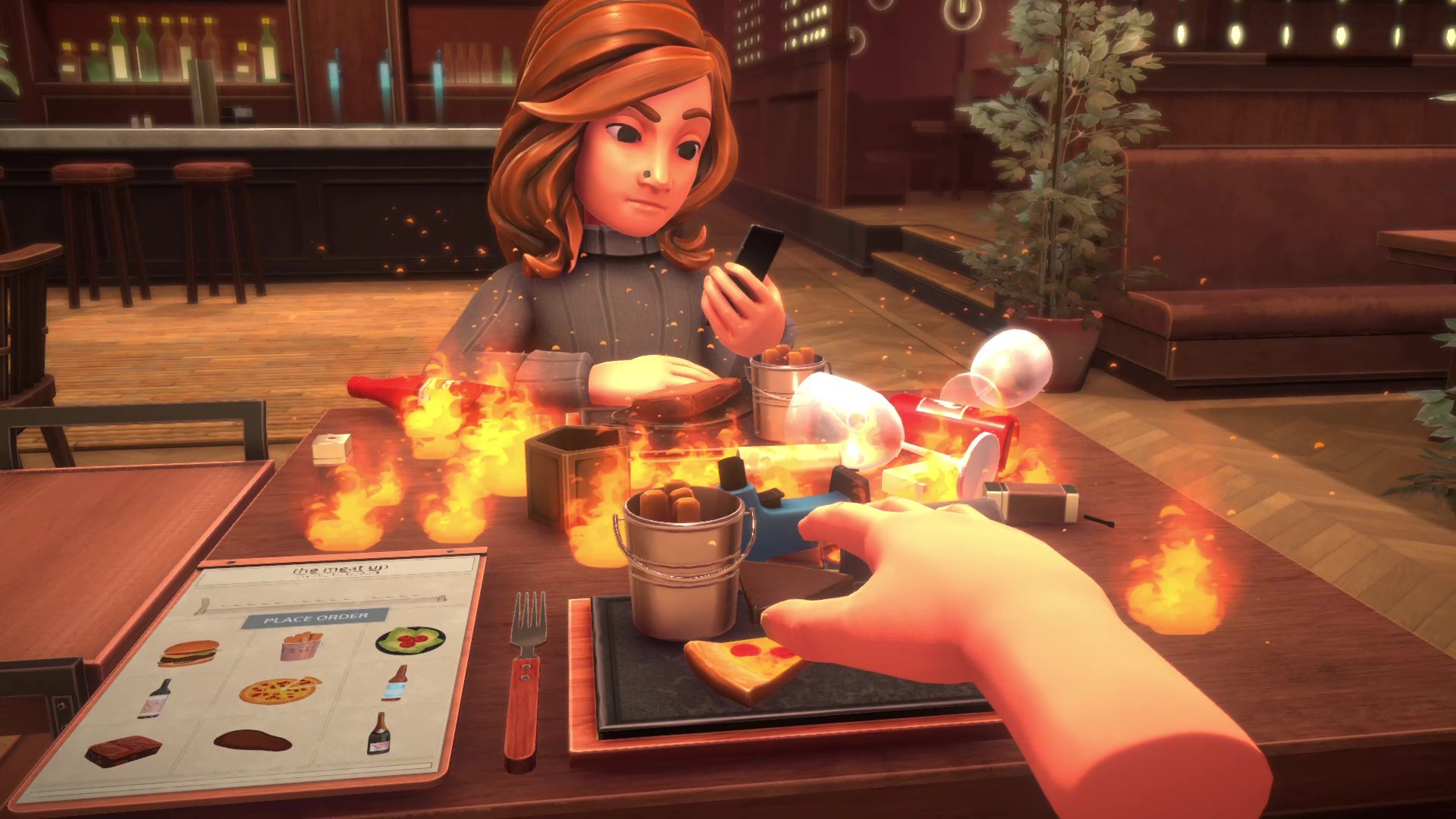1456x819 pixels.
Task: Select the pepperoni pizza menu icon
Action: pos(278,691)
